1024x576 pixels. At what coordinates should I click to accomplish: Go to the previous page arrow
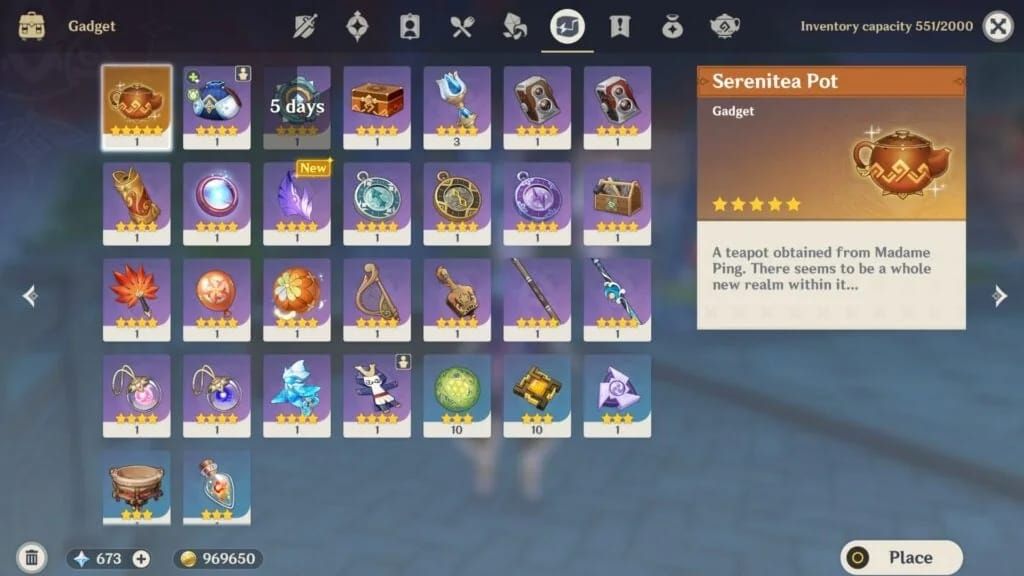30,295
